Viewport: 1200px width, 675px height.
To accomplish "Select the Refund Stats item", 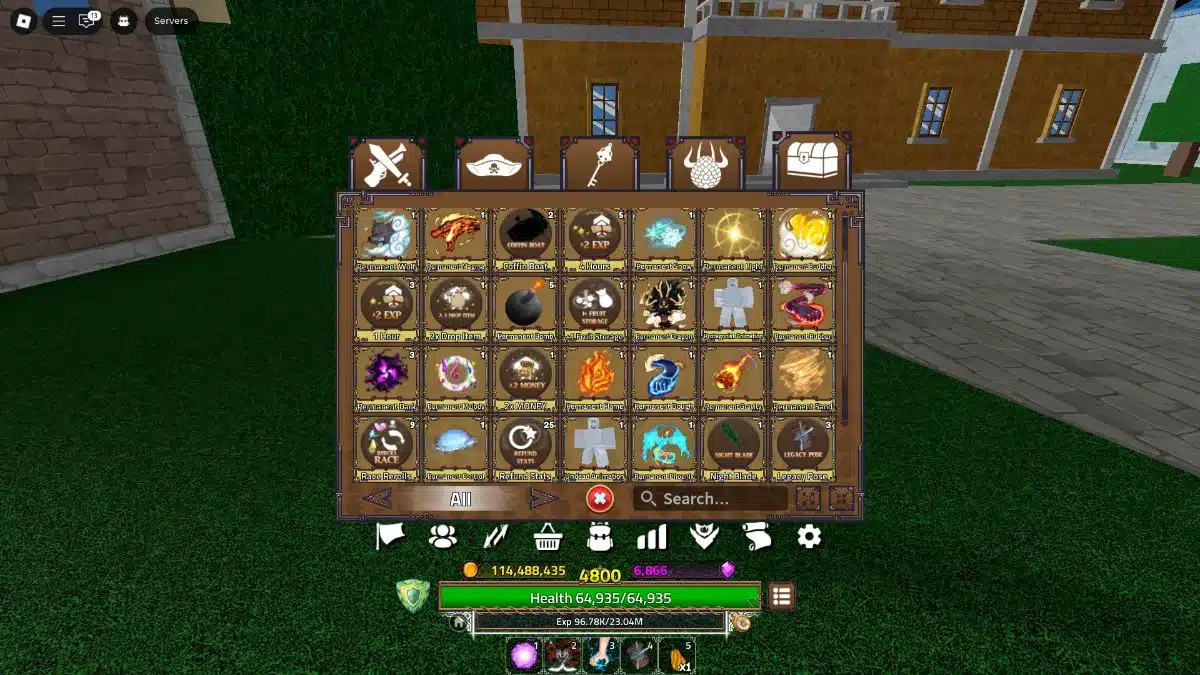I will point(526,446).
